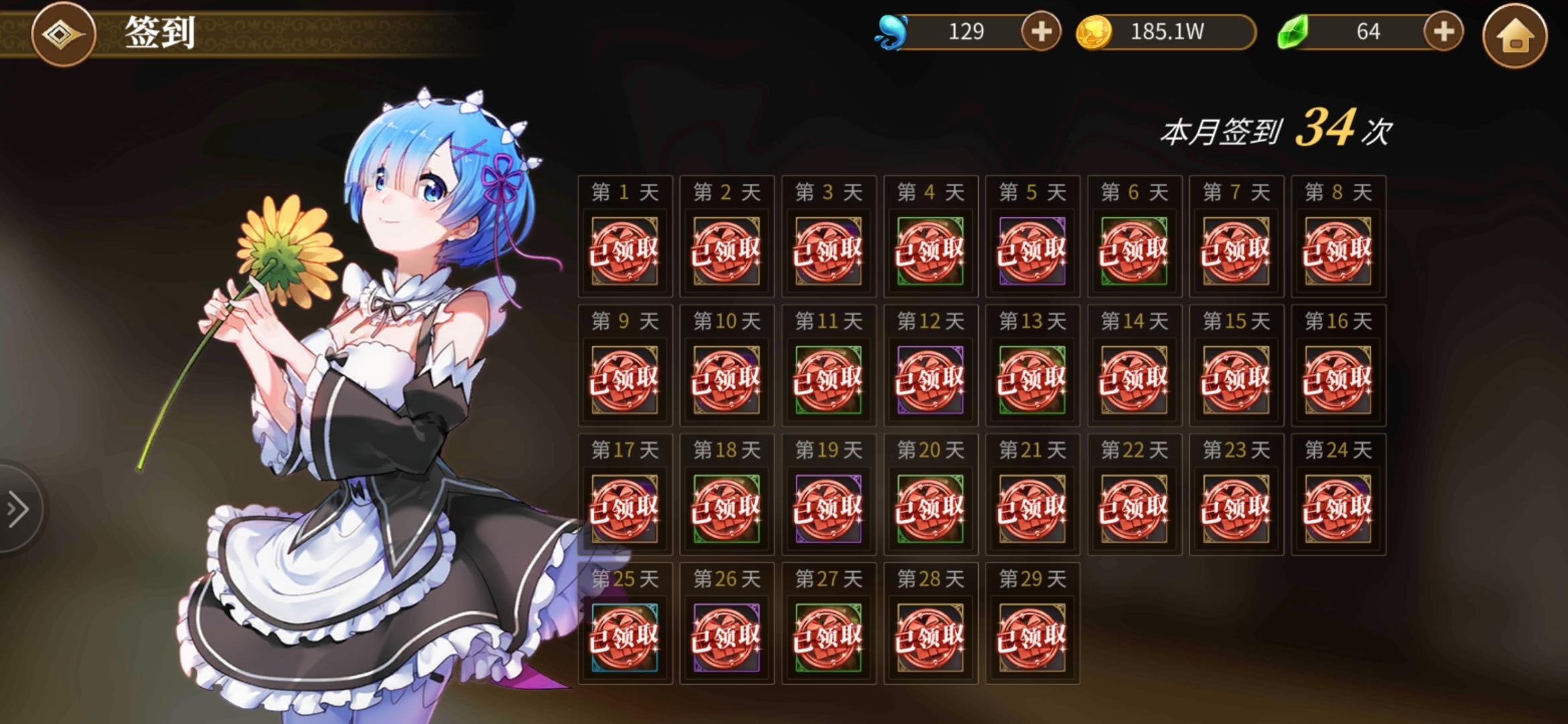Click the Day 12 purple-border reward icon

930,379
